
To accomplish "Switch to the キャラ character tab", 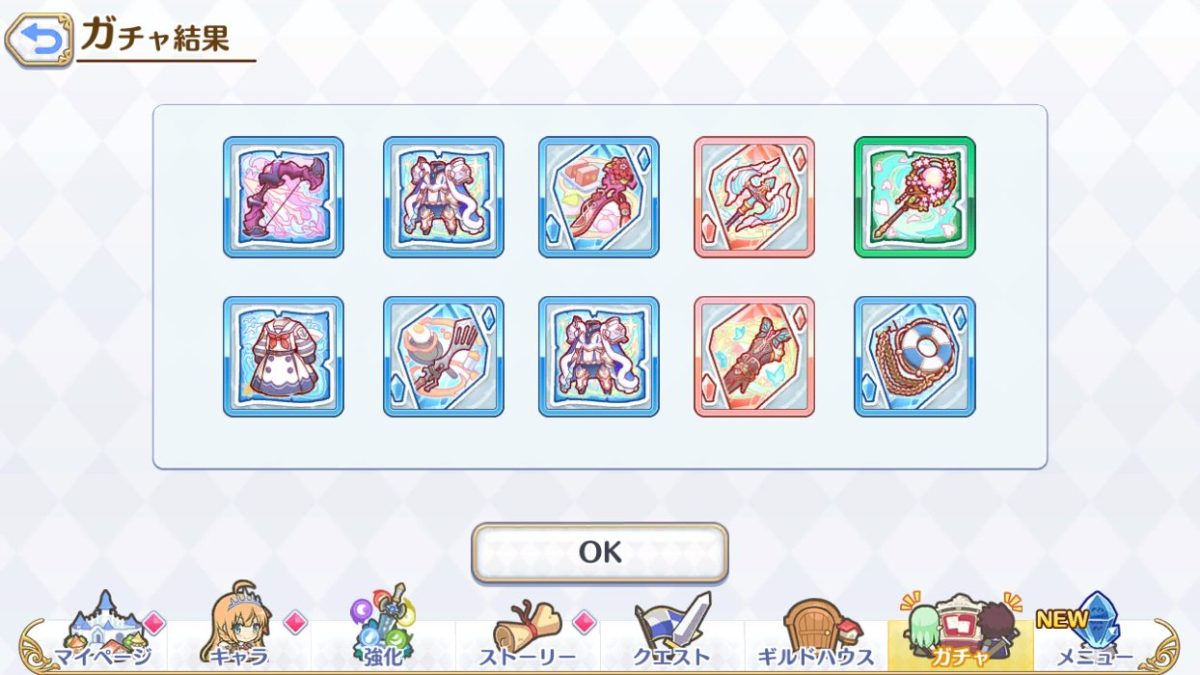I will tap(241, 632).
